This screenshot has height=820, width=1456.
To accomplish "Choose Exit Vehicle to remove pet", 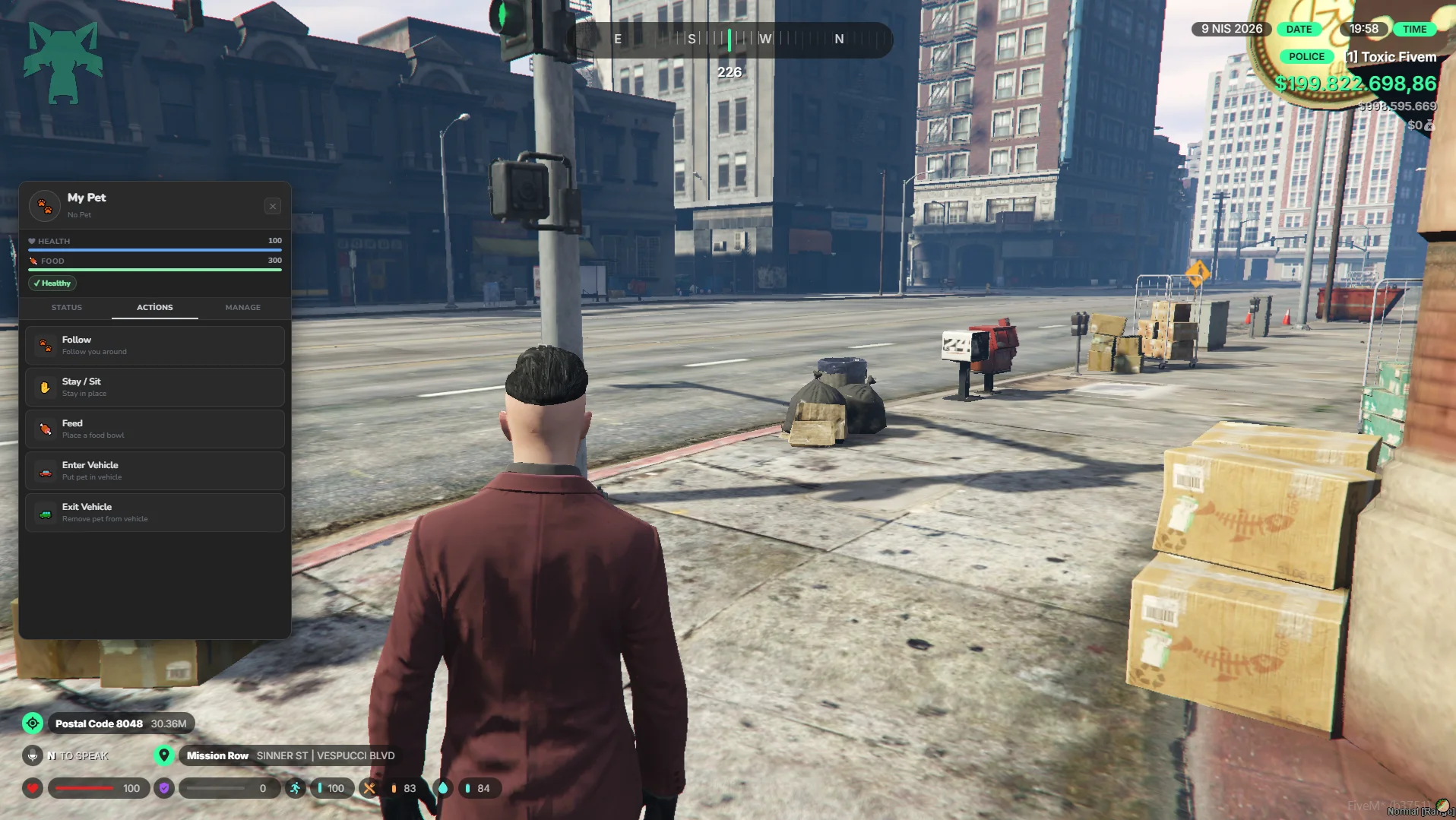I will click(x=155, y=513).
